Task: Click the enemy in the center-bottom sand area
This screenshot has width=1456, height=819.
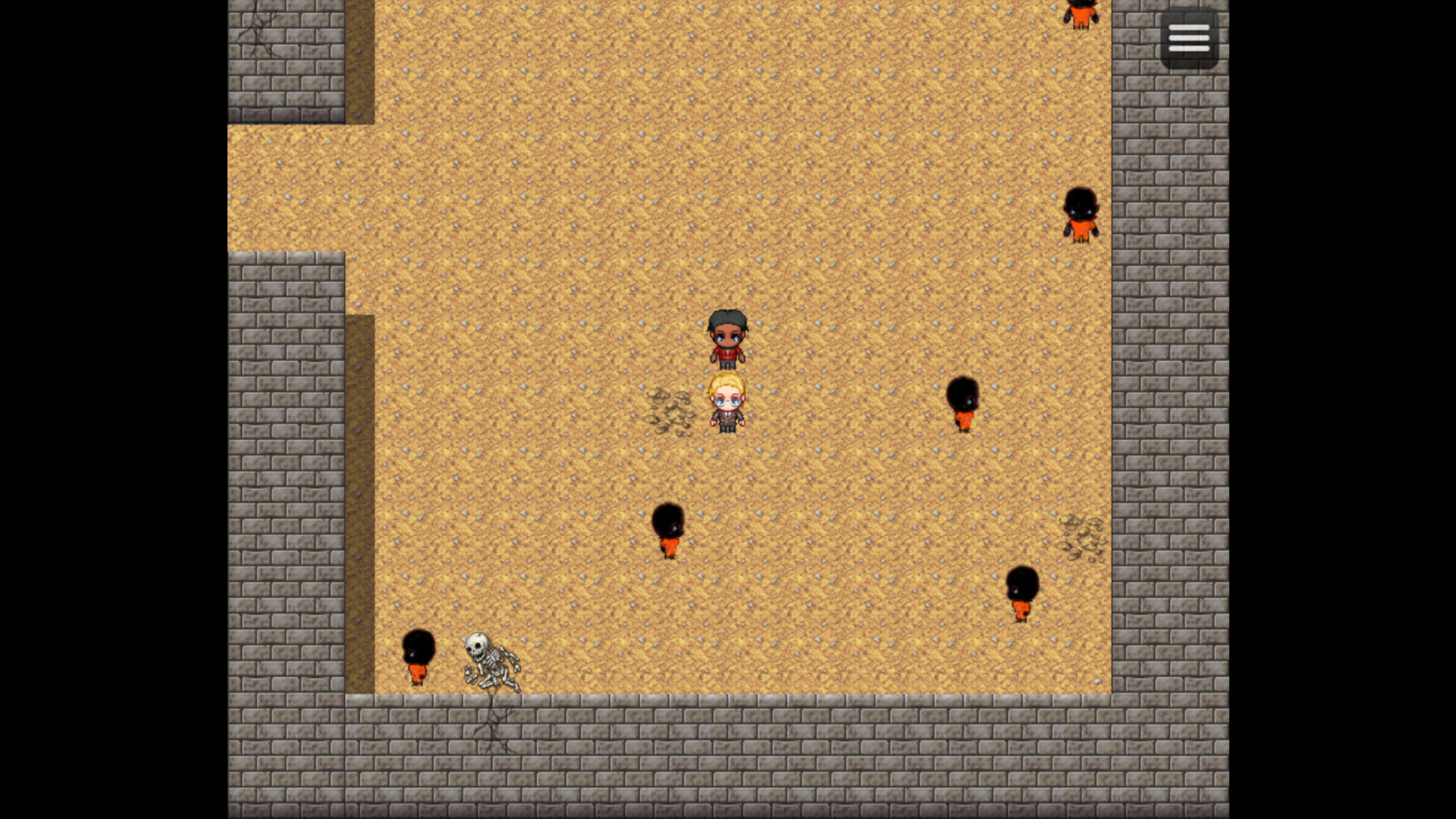Action: 668,527
